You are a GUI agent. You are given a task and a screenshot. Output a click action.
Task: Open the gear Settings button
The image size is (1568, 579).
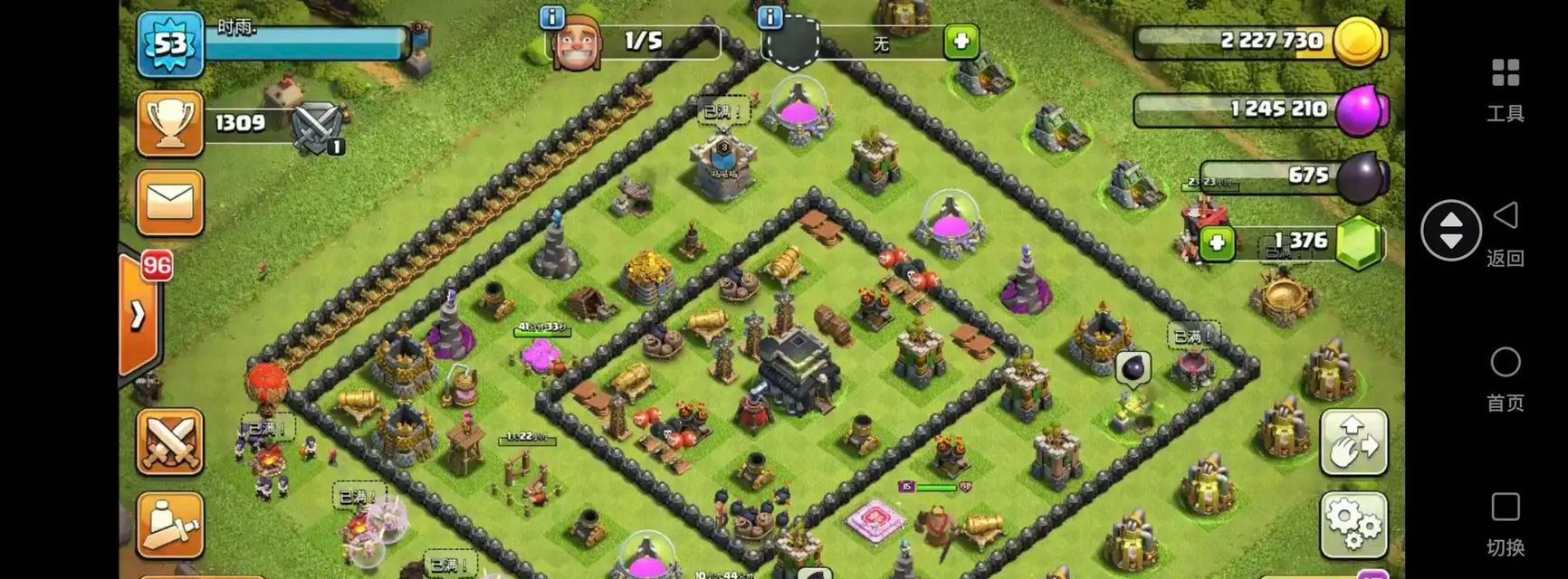click(1353, 524)
